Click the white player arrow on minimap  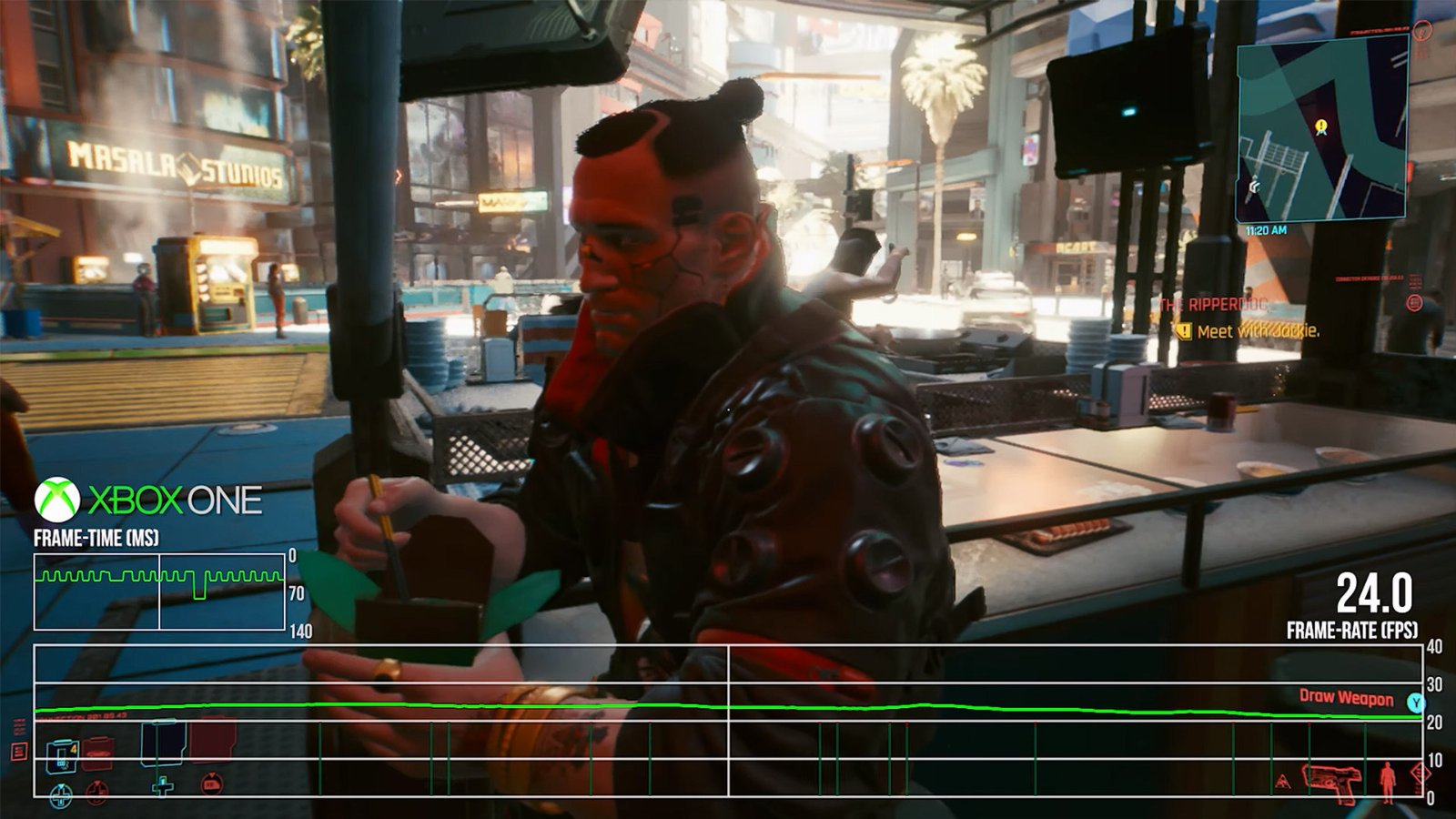(x=1255, y=187)
